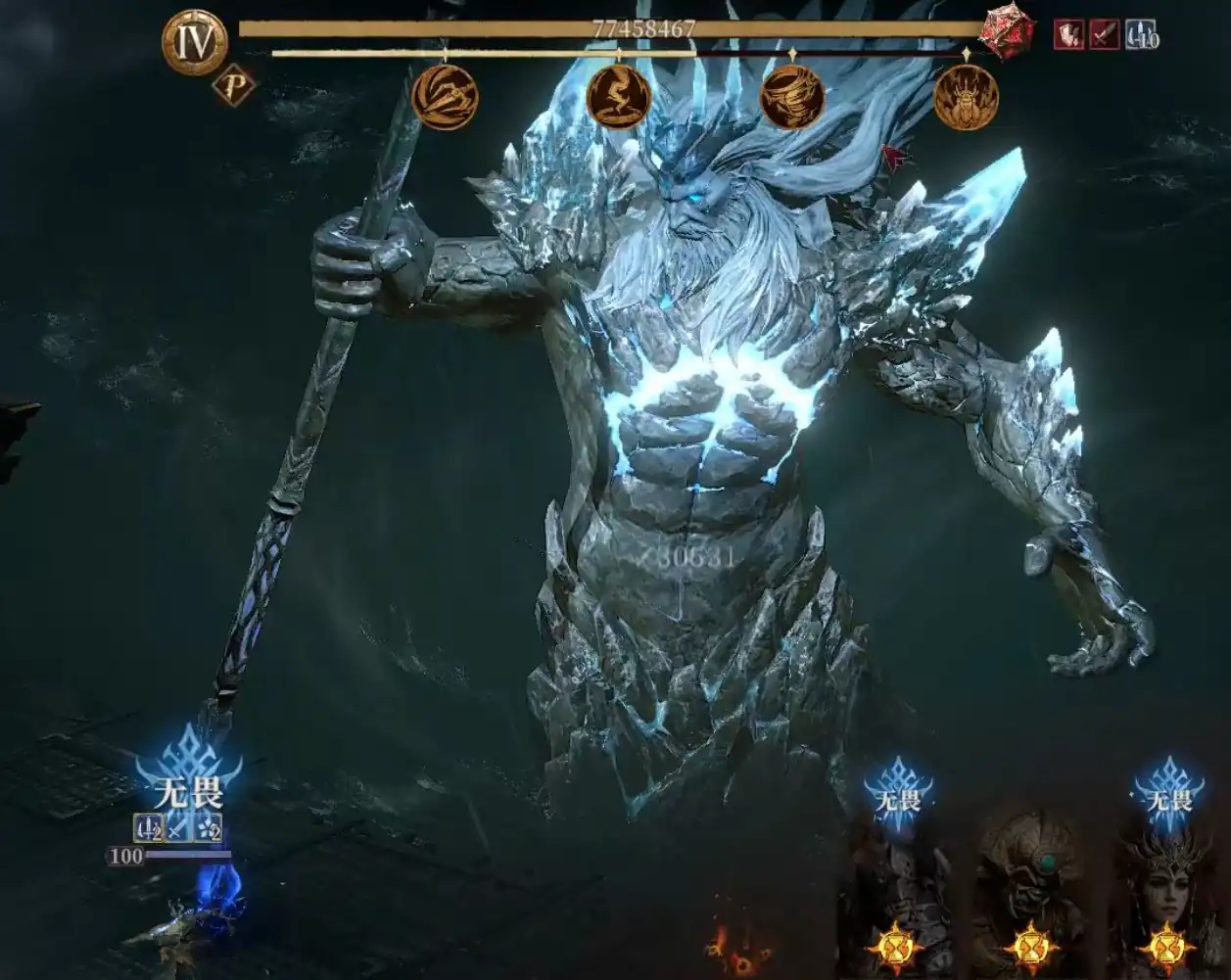Inspect the boss claw slash skill icon
This screenshot has height=980, width=1231.
coord(445,96)
